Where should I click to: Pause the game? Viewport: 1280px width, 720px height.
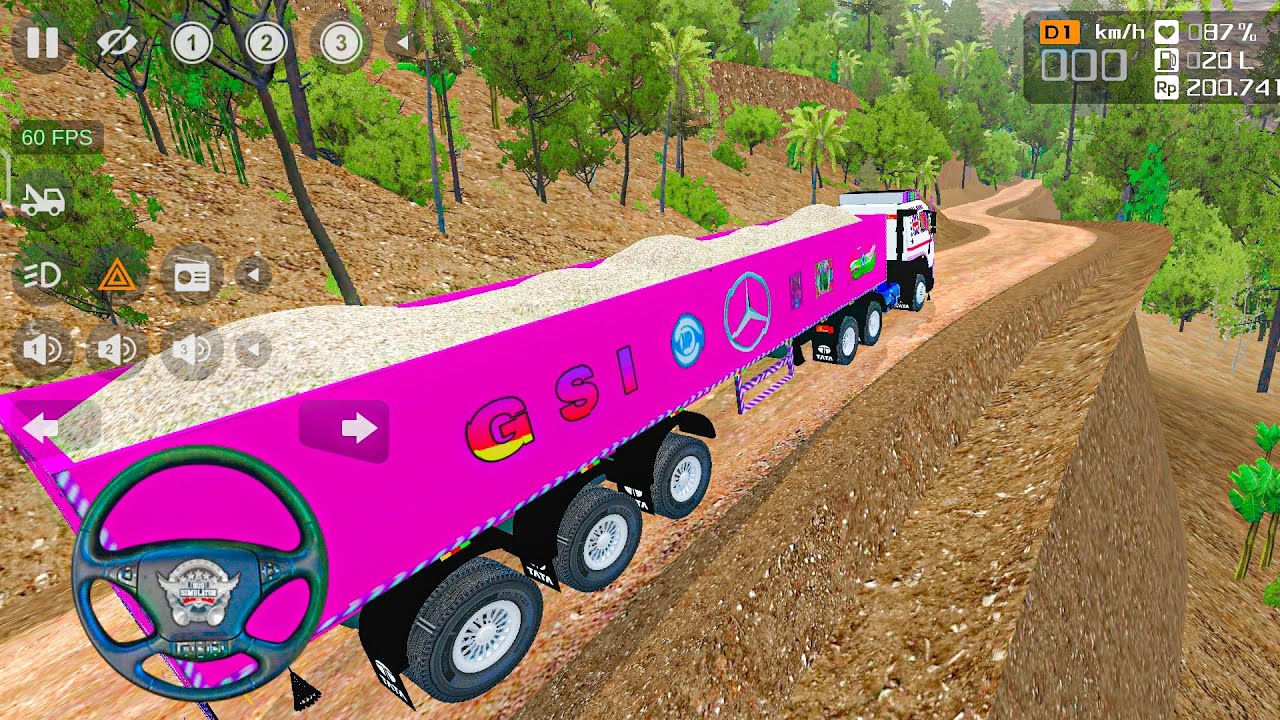(x=42, y=43)
